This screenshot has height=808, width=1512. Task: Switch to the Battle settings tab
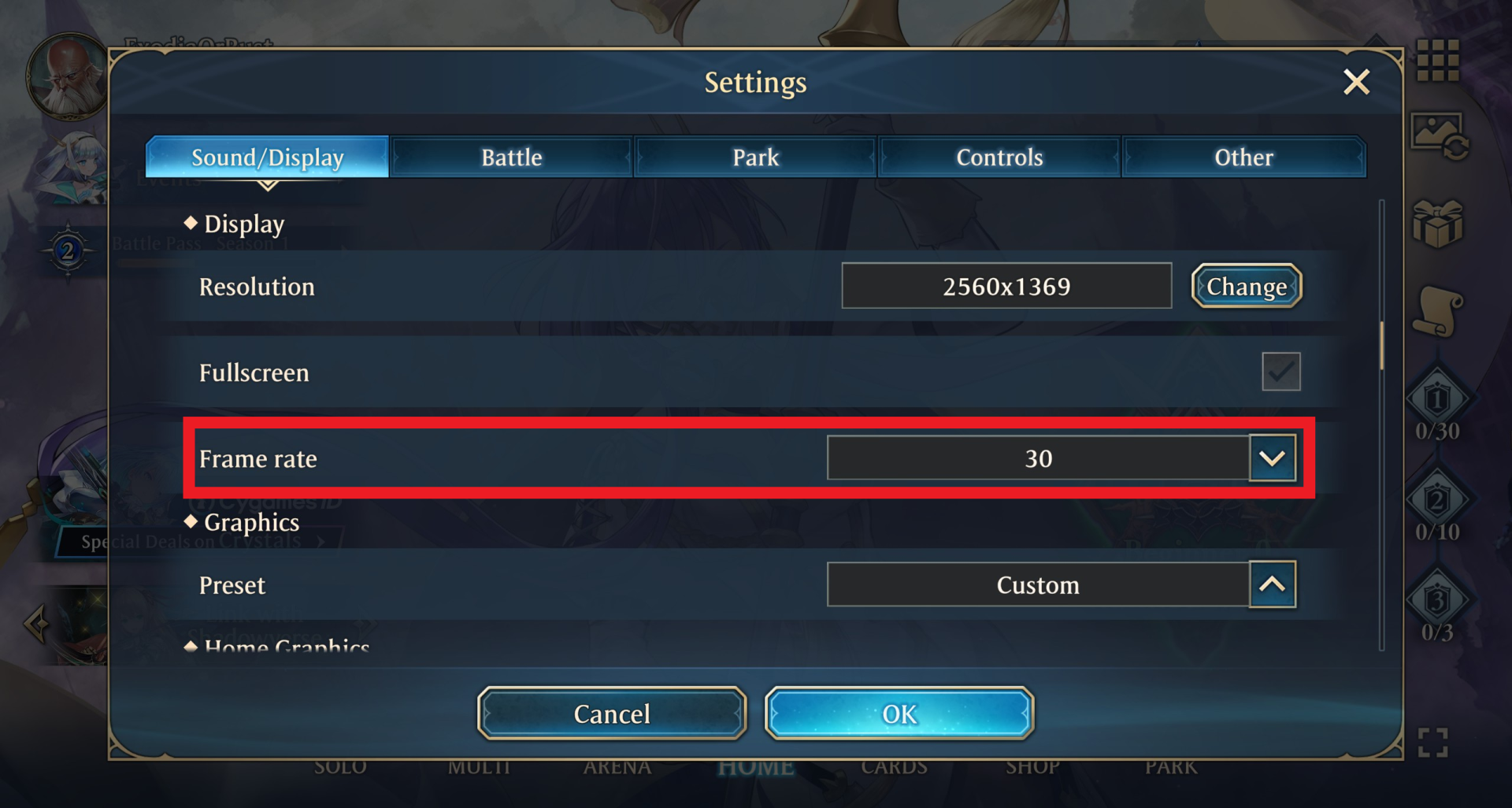(x=510, y=157)
